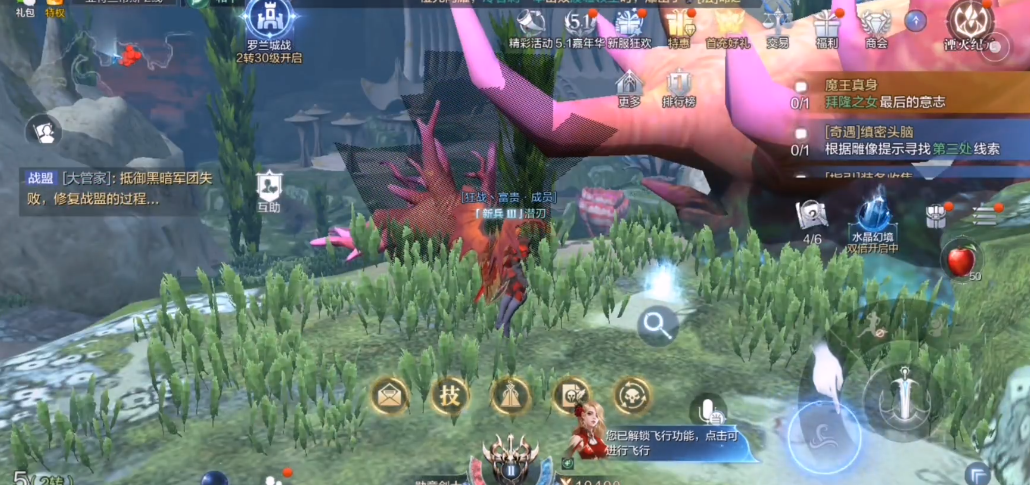Open the 5.1嘉年华 carnival event

pos(580,25)
